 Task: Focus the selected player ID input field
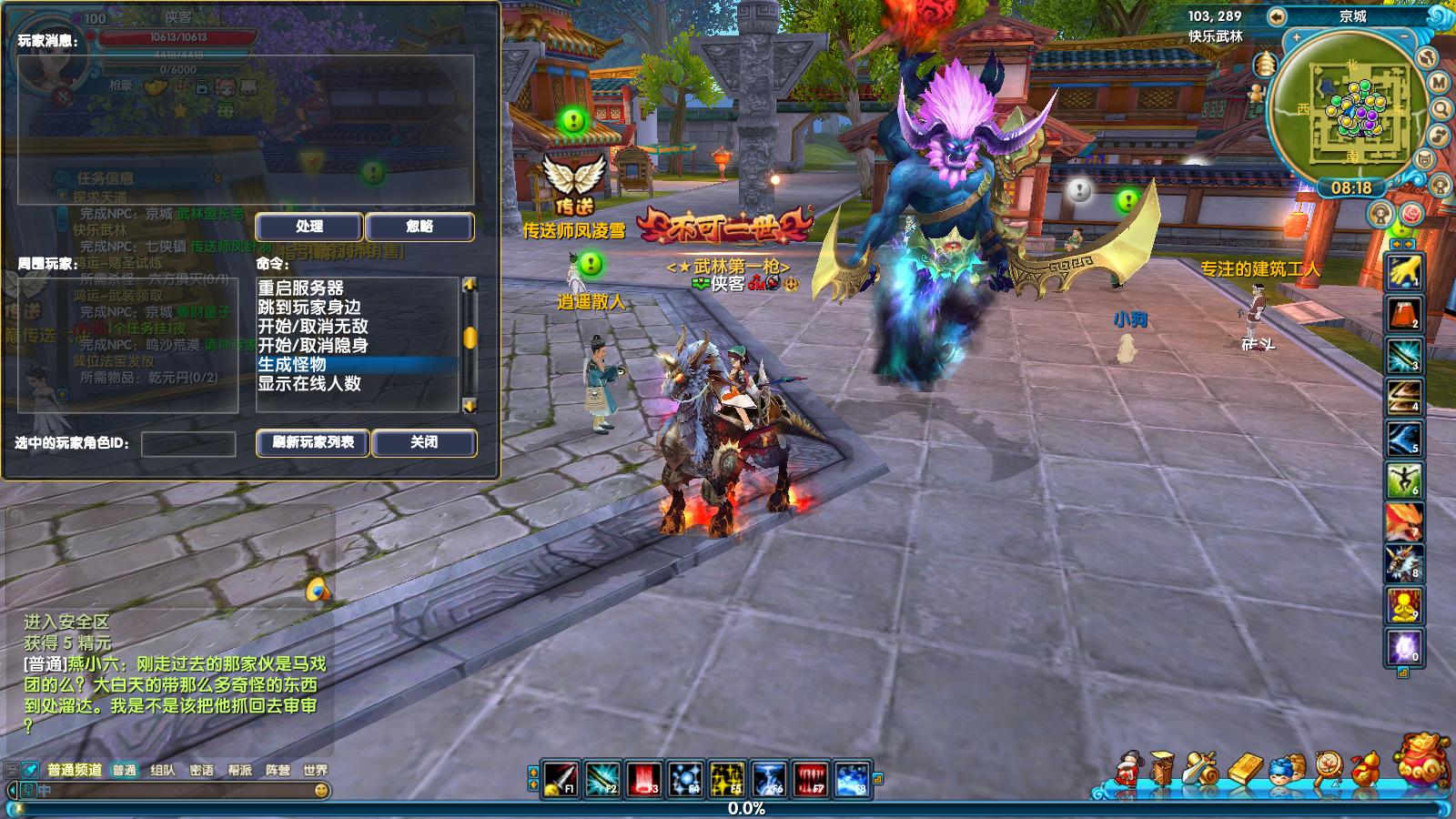click(188, 444)
